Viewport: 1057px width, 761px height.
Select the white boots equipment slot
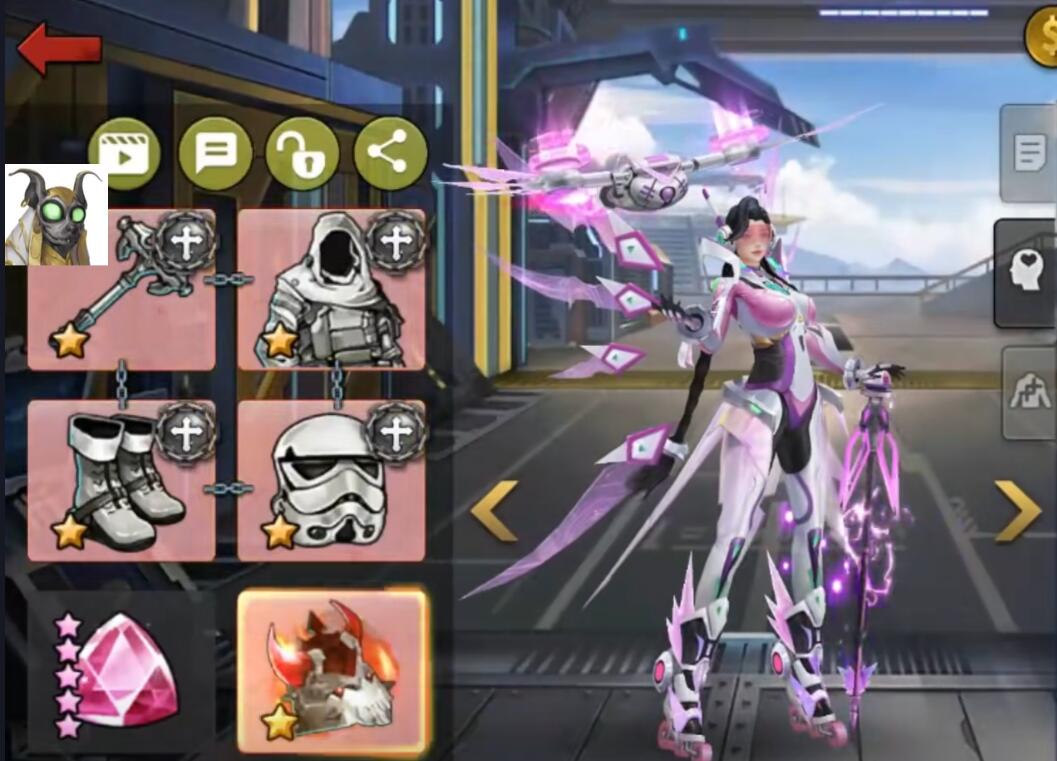[x=121, y=480]
